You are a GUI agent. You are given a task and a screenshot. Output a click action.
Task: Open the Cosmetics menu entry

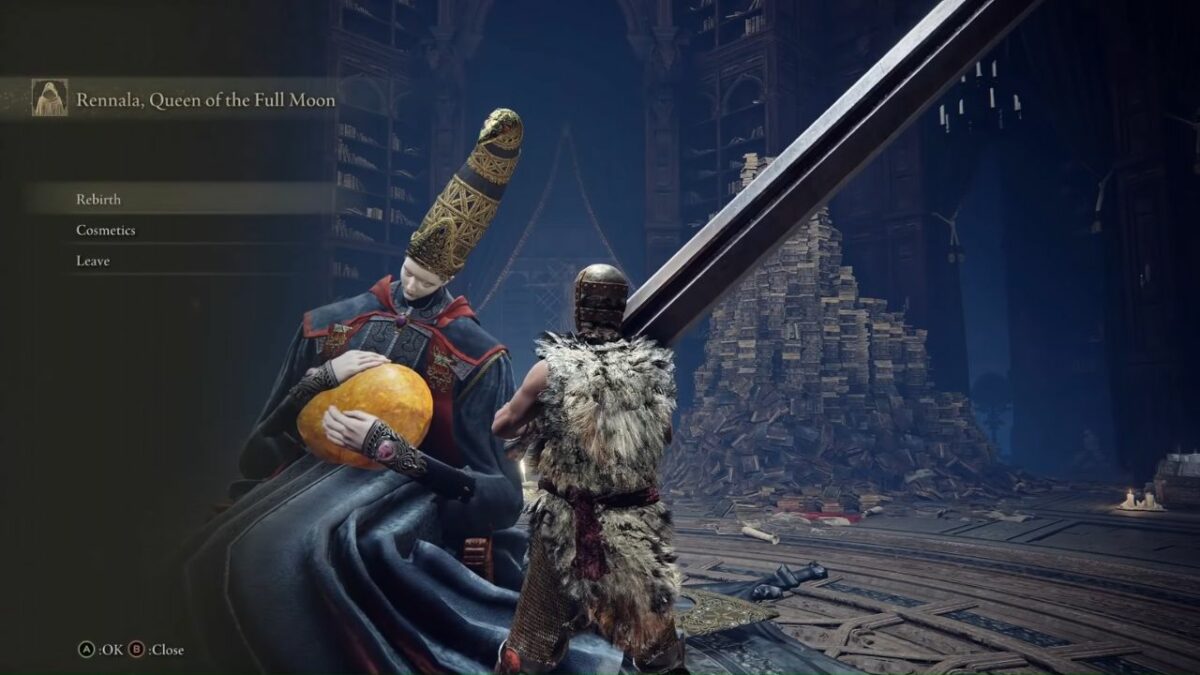106,230
